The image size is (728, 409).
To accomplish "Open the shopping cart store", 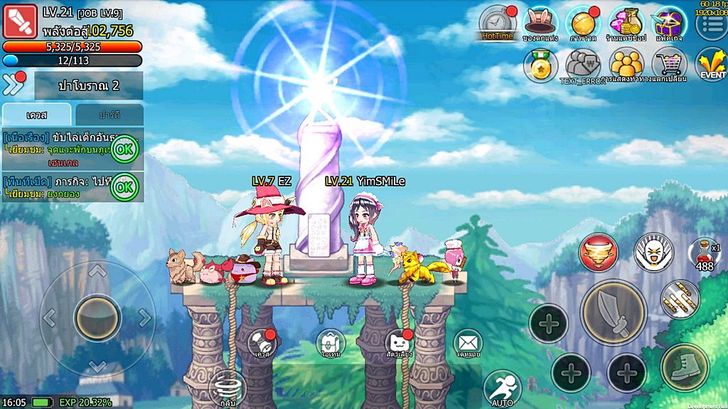I will pos(669,65).
